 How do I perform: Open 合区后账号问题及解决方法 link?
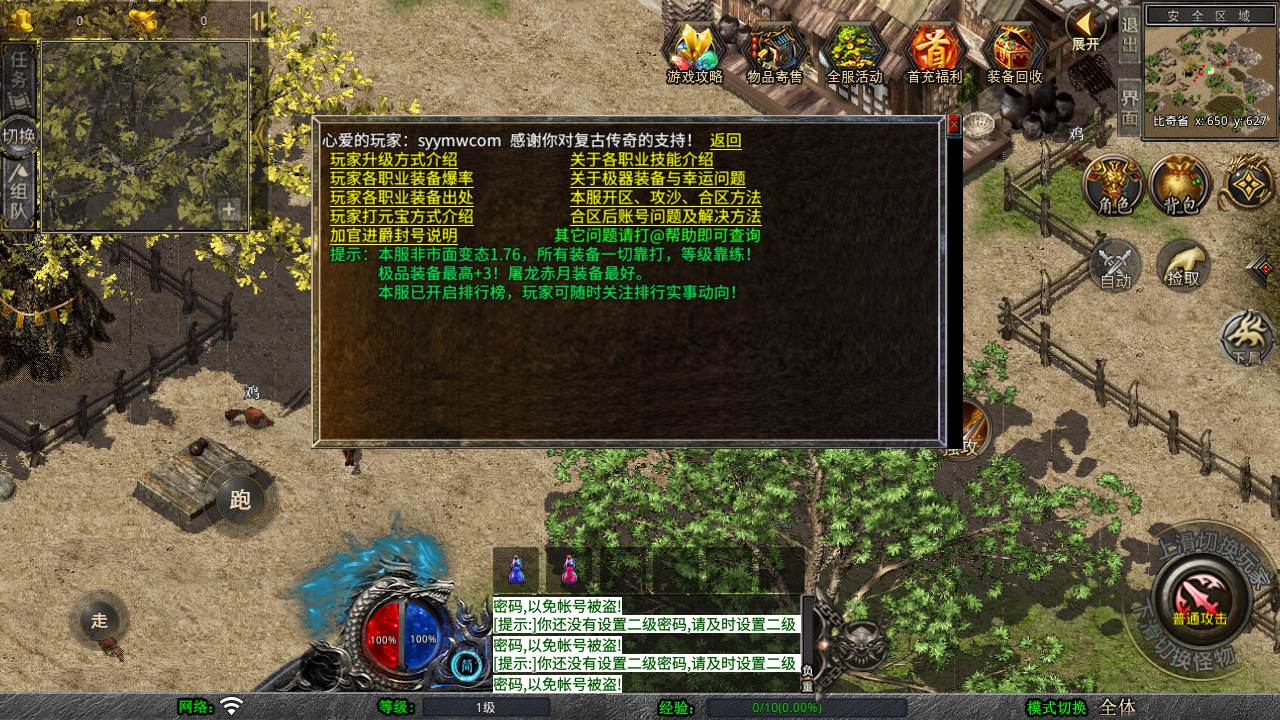(666, 217)
